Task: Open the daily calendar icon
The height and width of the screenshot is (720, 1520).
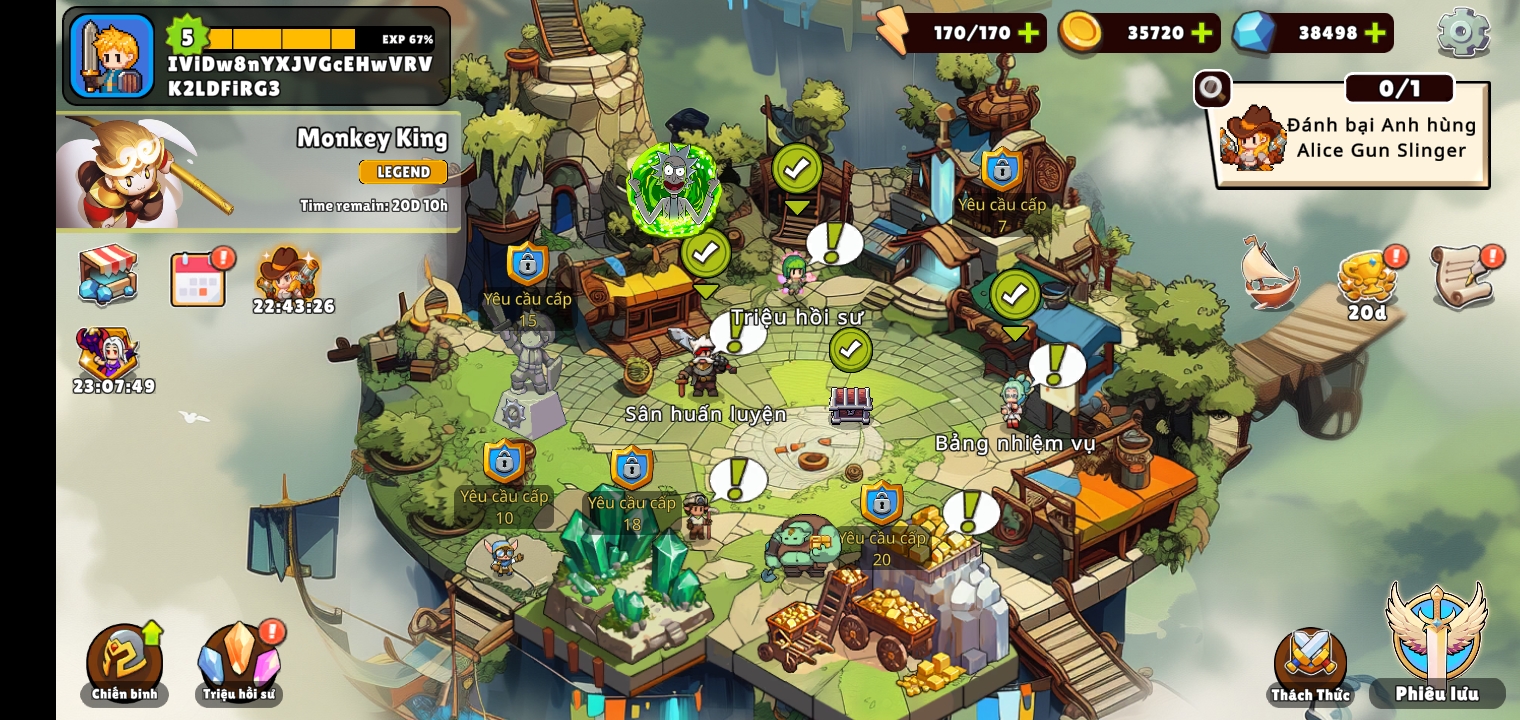Action: [x=198, y=278]
